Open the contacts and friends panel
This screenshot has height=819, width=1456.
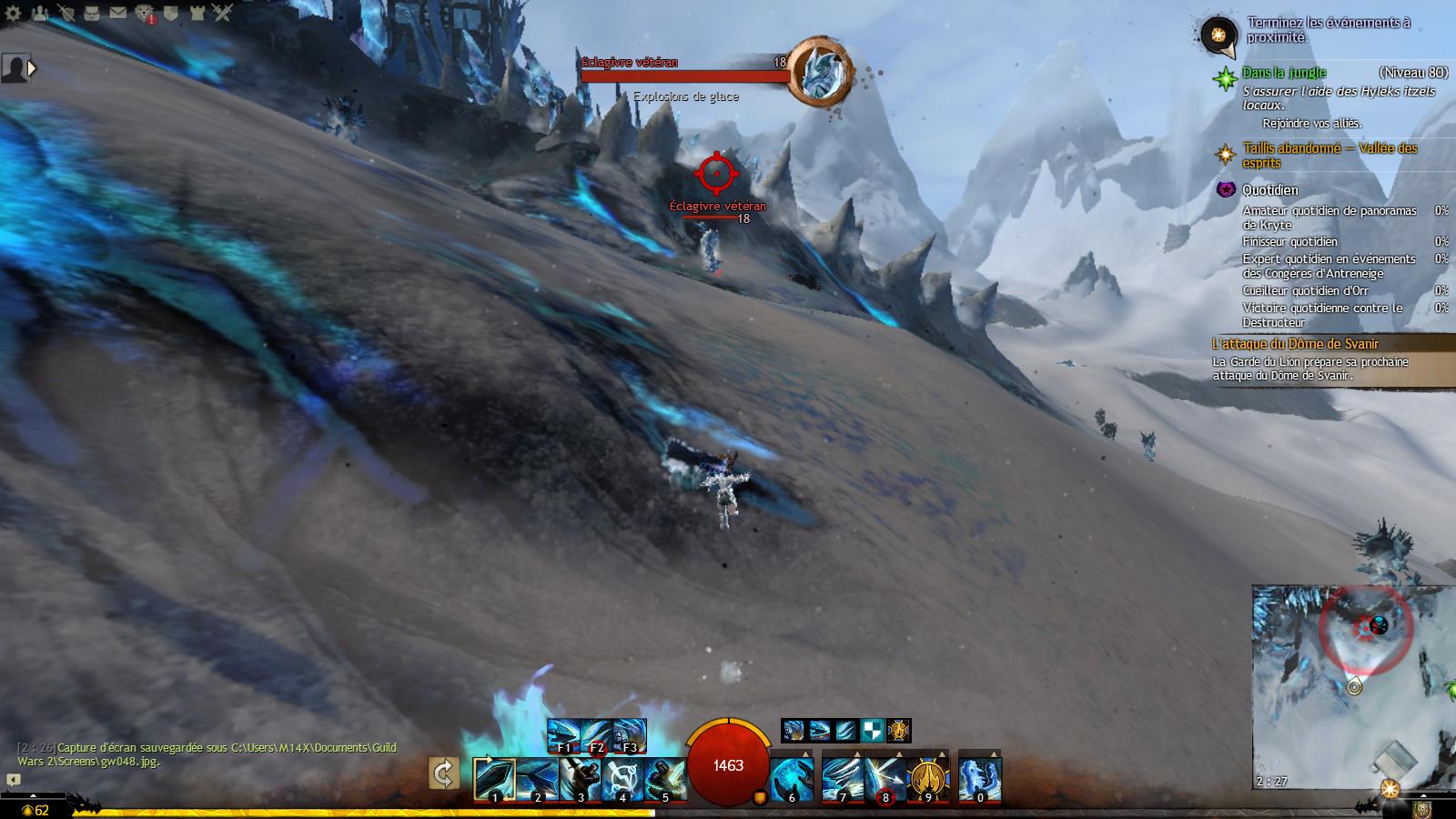39,13
